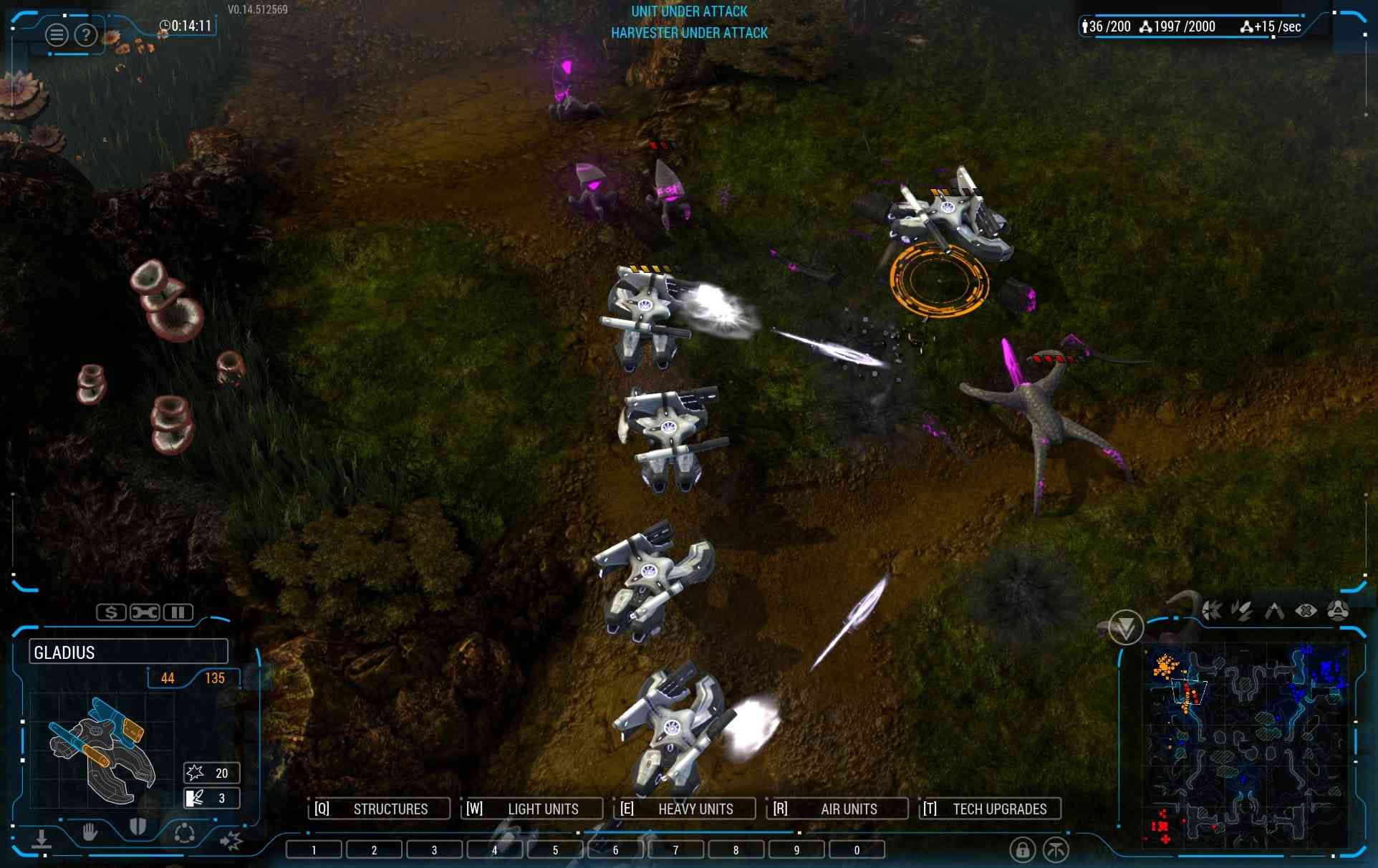Screen dimensions: 1378x868
Task: Collapse the minimap with the chevron button
Action: (x=1125, y=628)
